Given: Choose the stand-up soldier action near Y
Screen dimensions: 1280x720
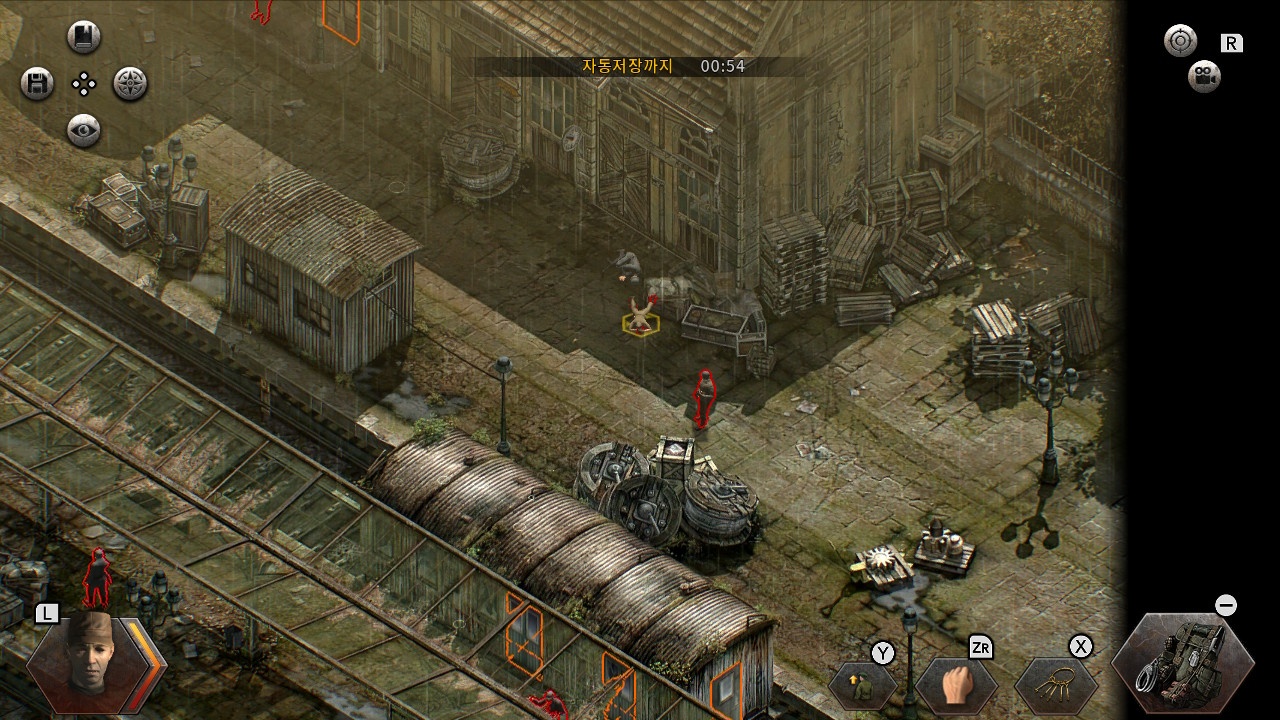Looking at the screenshot, I should click(x=861, y=686).
